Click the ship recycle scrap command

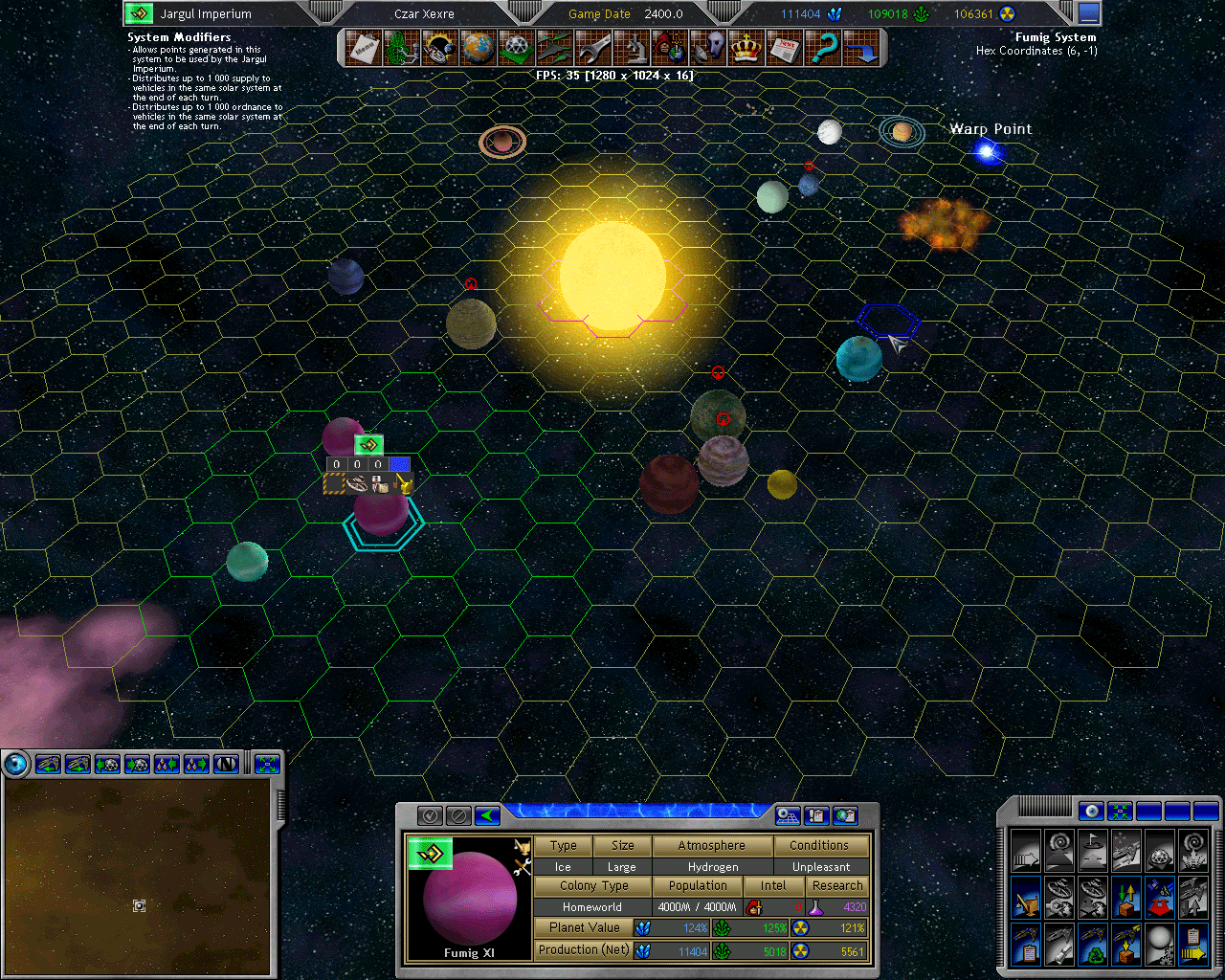point(1092,946)
